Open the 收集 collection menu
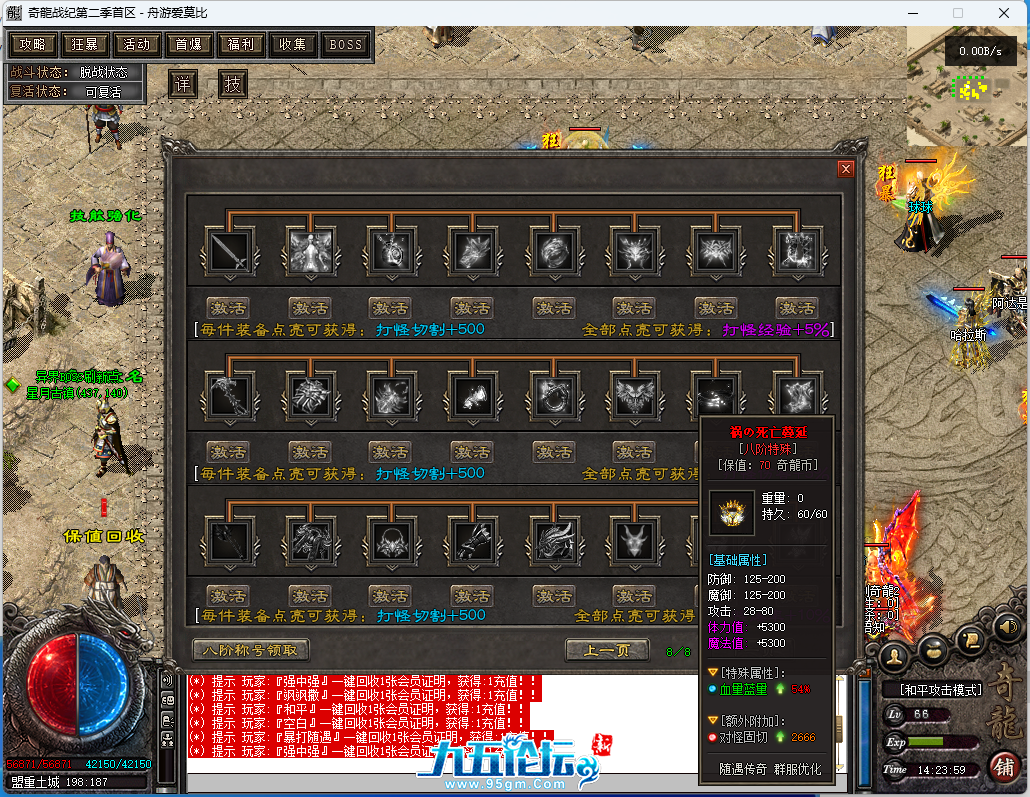This screenshot has height=797, width=1030. pos(293,44)
